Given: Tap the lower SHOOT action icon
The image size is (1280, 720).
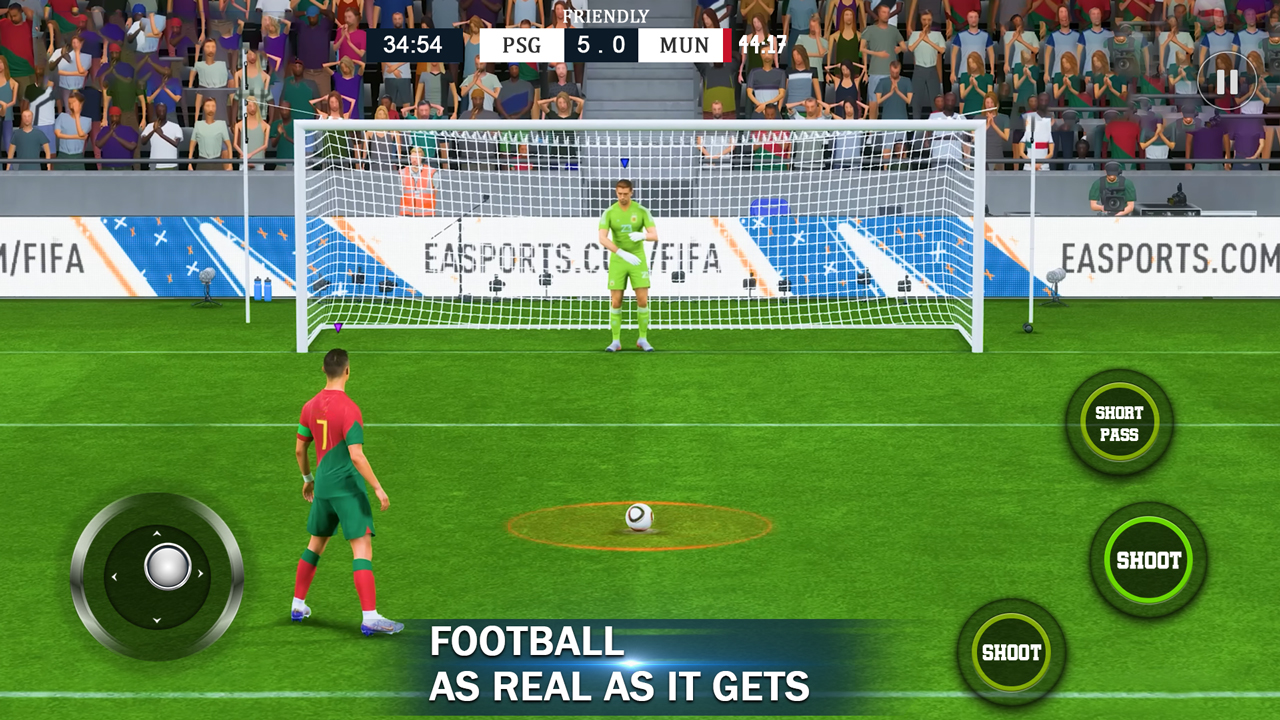Looking at the screenshot, I should point(1012,652).
